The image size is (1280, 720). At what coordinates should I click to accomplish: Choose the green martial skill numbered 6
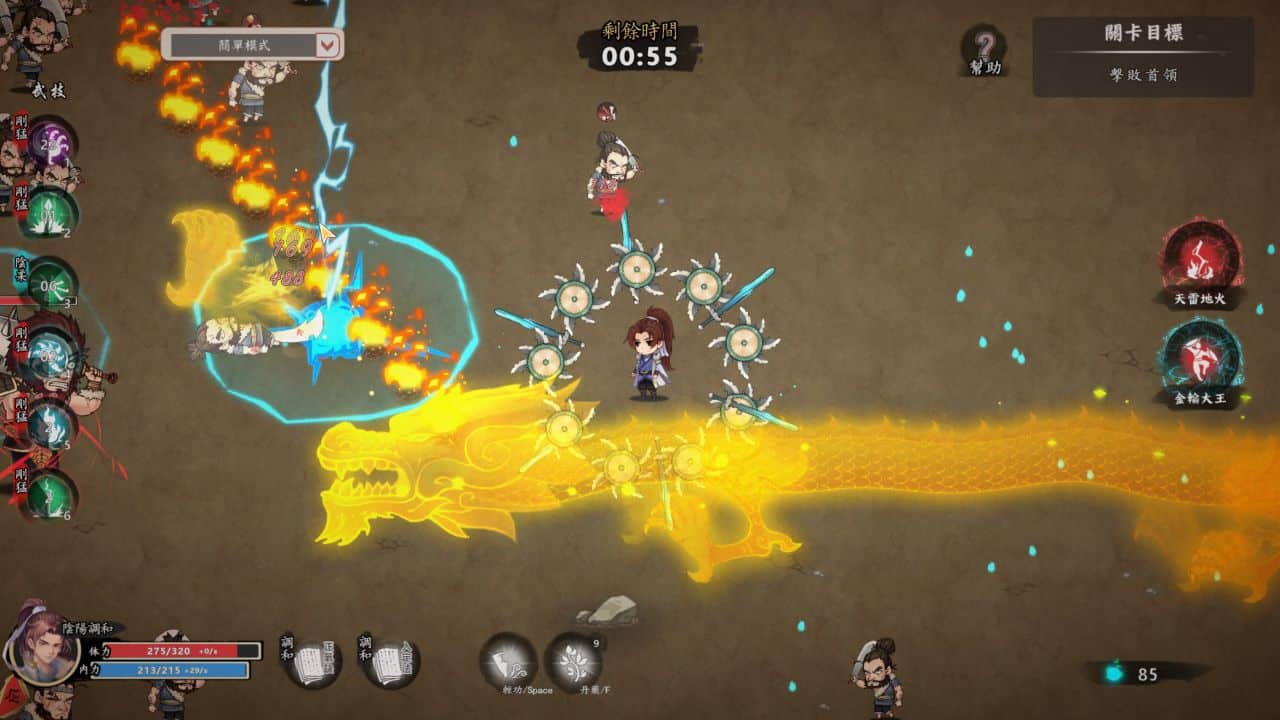pos(50,494)
